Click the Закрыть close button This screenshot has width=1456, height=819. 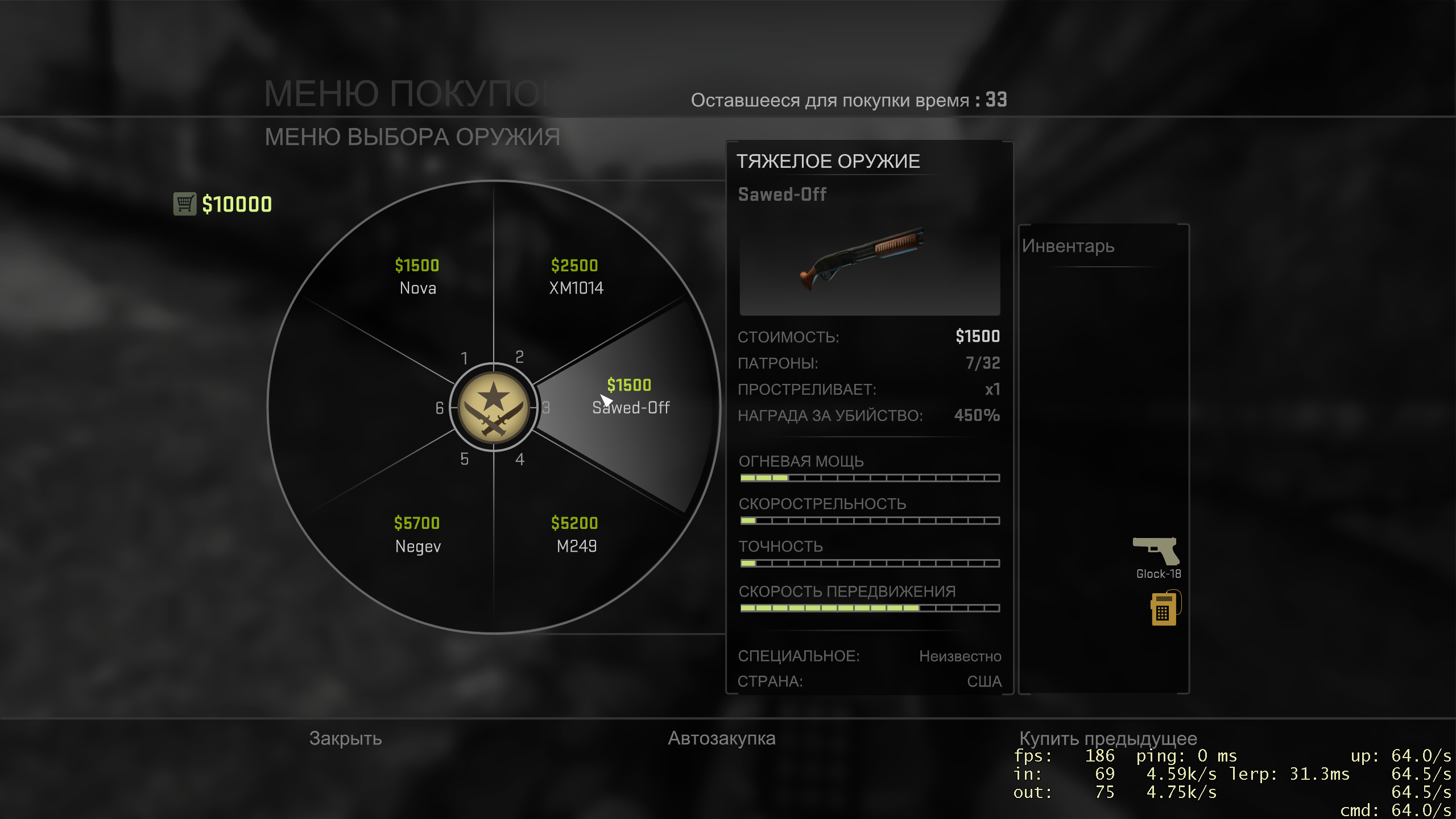[x=345, y=738]
